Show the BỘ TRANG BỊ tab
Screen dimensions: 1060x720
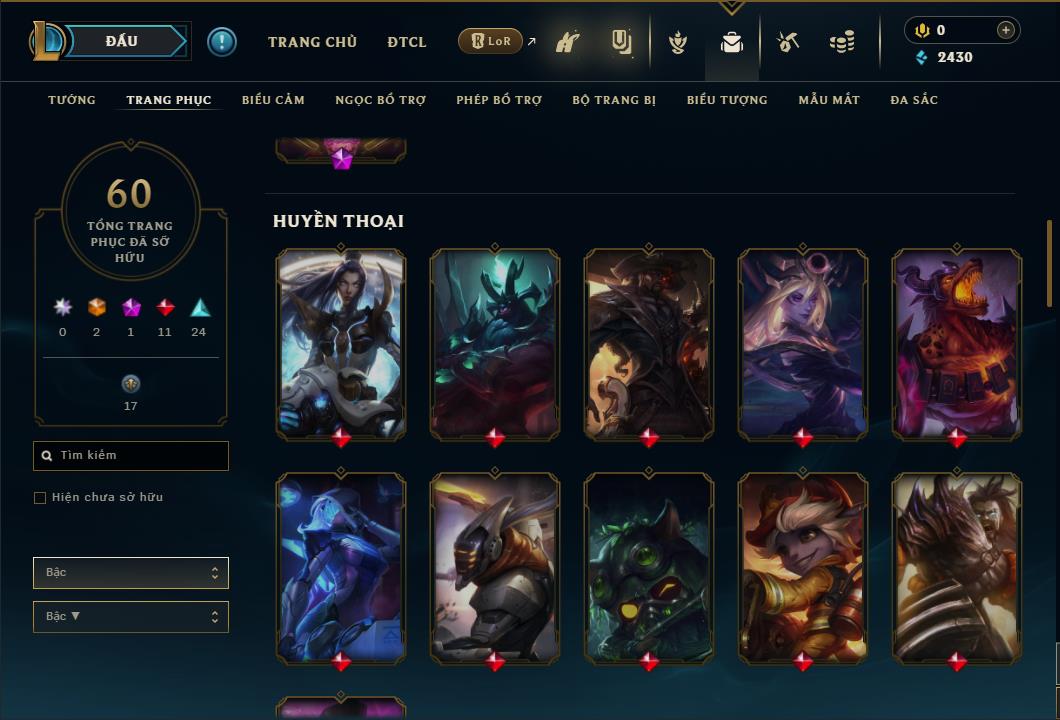(614, 100)
